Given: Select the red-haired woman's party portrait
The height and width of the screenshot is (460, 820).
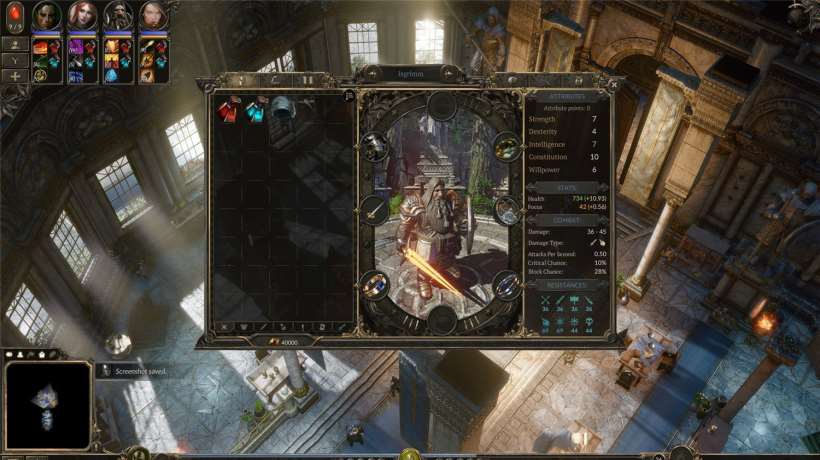Looking at the screenshot, I should [x=83, y=16].
